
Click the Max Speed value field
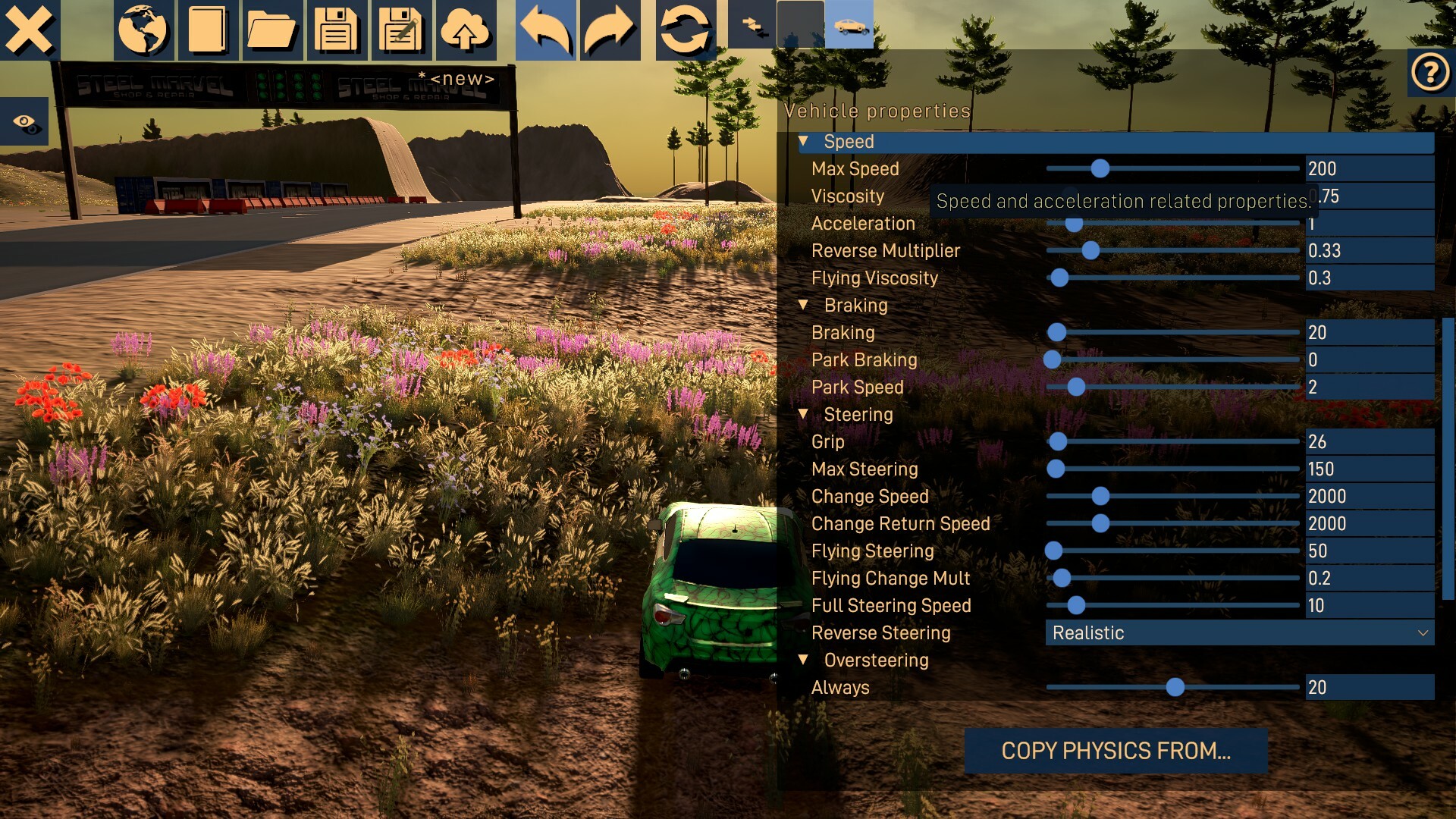[x=1369, y=169]
